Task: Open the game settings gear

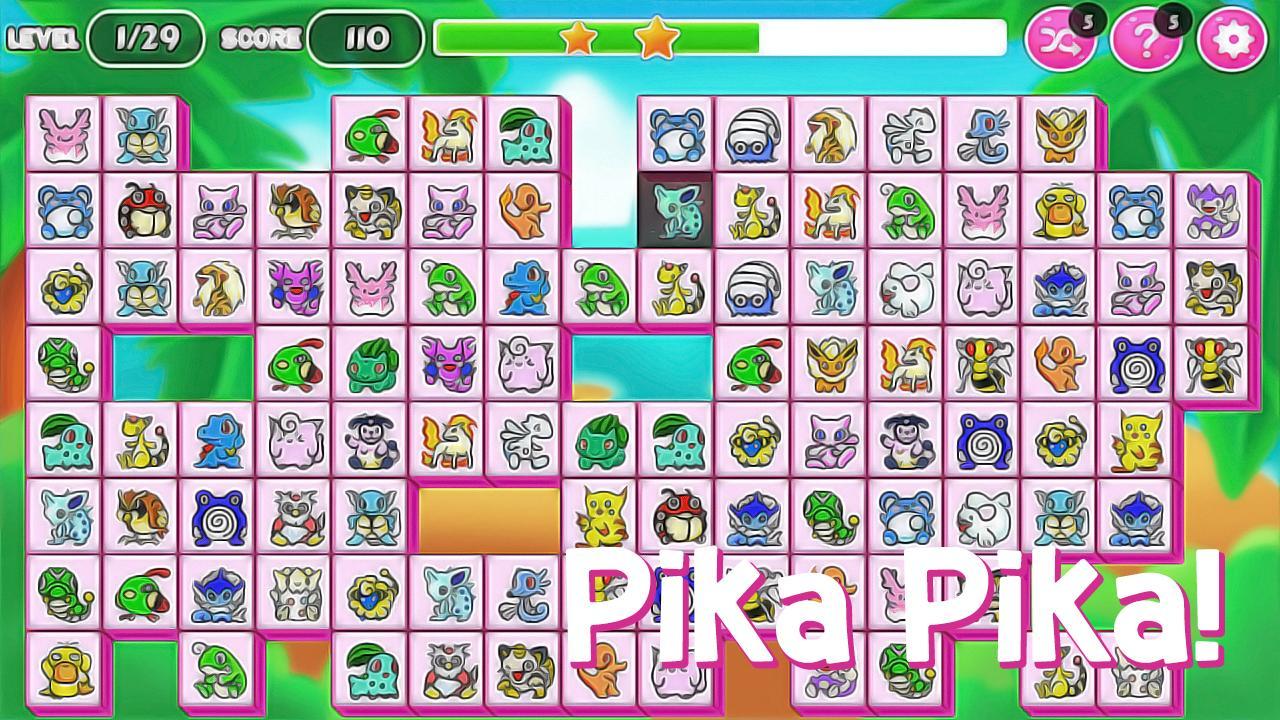Action: point(1234,37)
